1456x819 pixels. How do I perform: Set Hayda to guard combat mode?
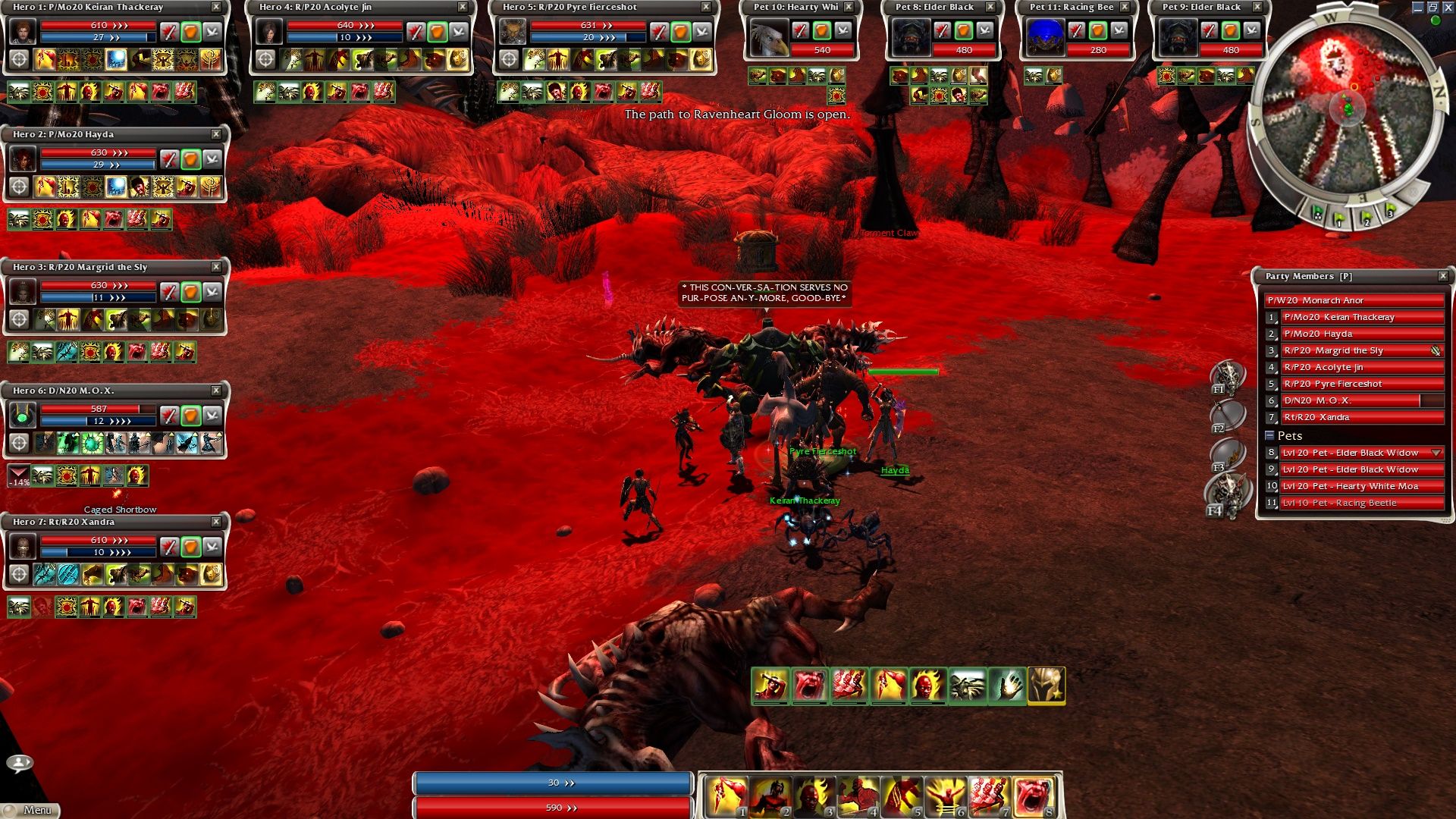[190, 159]
